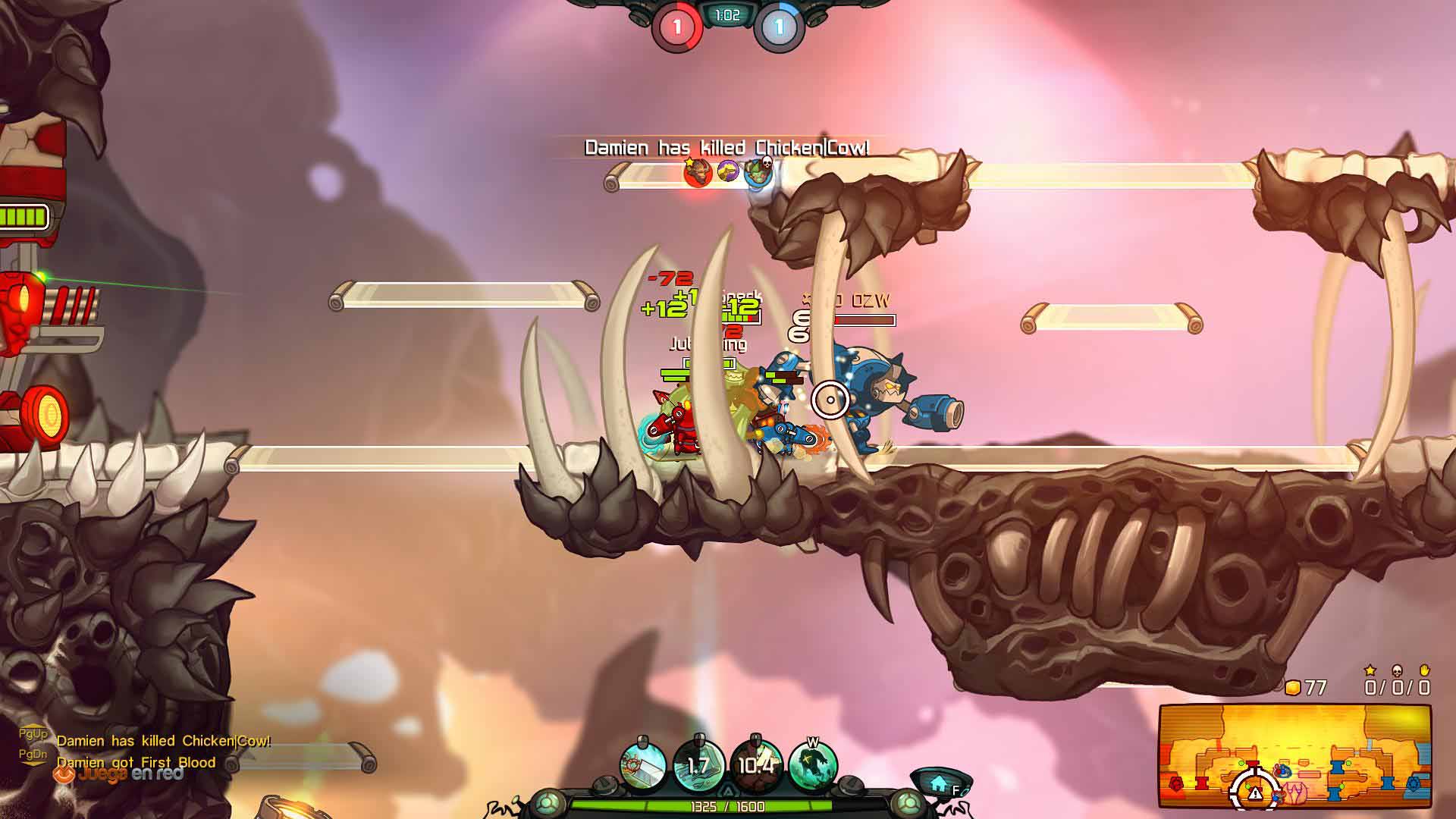The image size is (1456, 819).
Task: Click the Juega en red overlay logo
Action: (119, 774)
